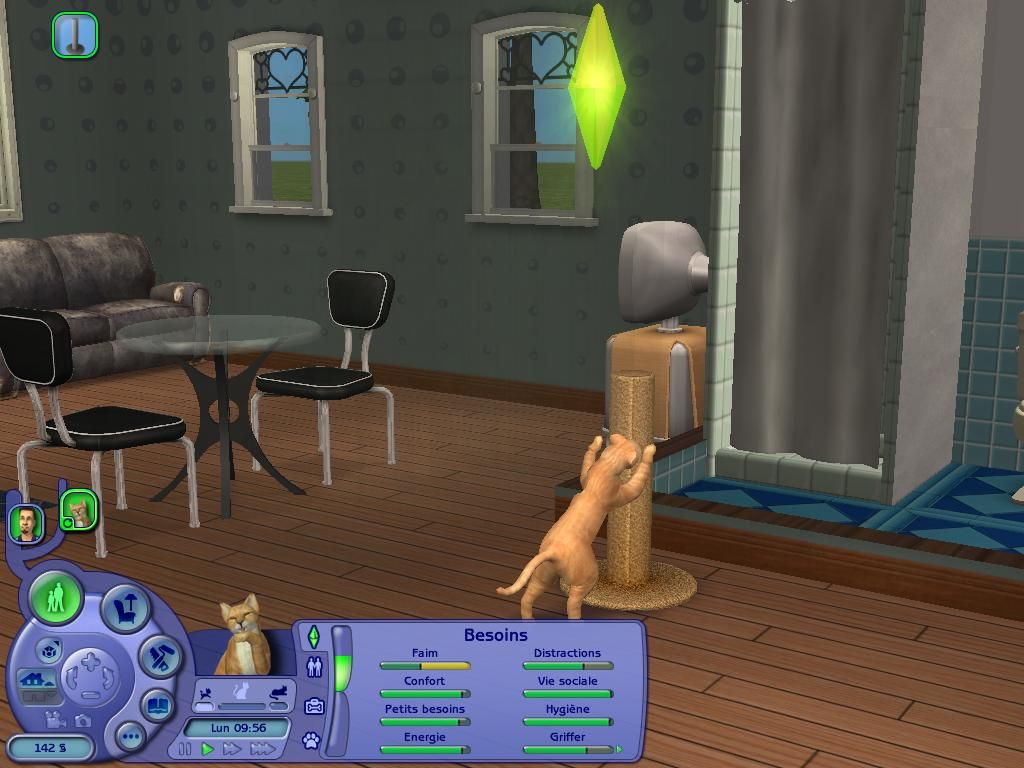Image resolution: width=1024 pixels, height=768 pixels.
Task: Select the human Sim portrait
Action: click(x=26, y=522)
